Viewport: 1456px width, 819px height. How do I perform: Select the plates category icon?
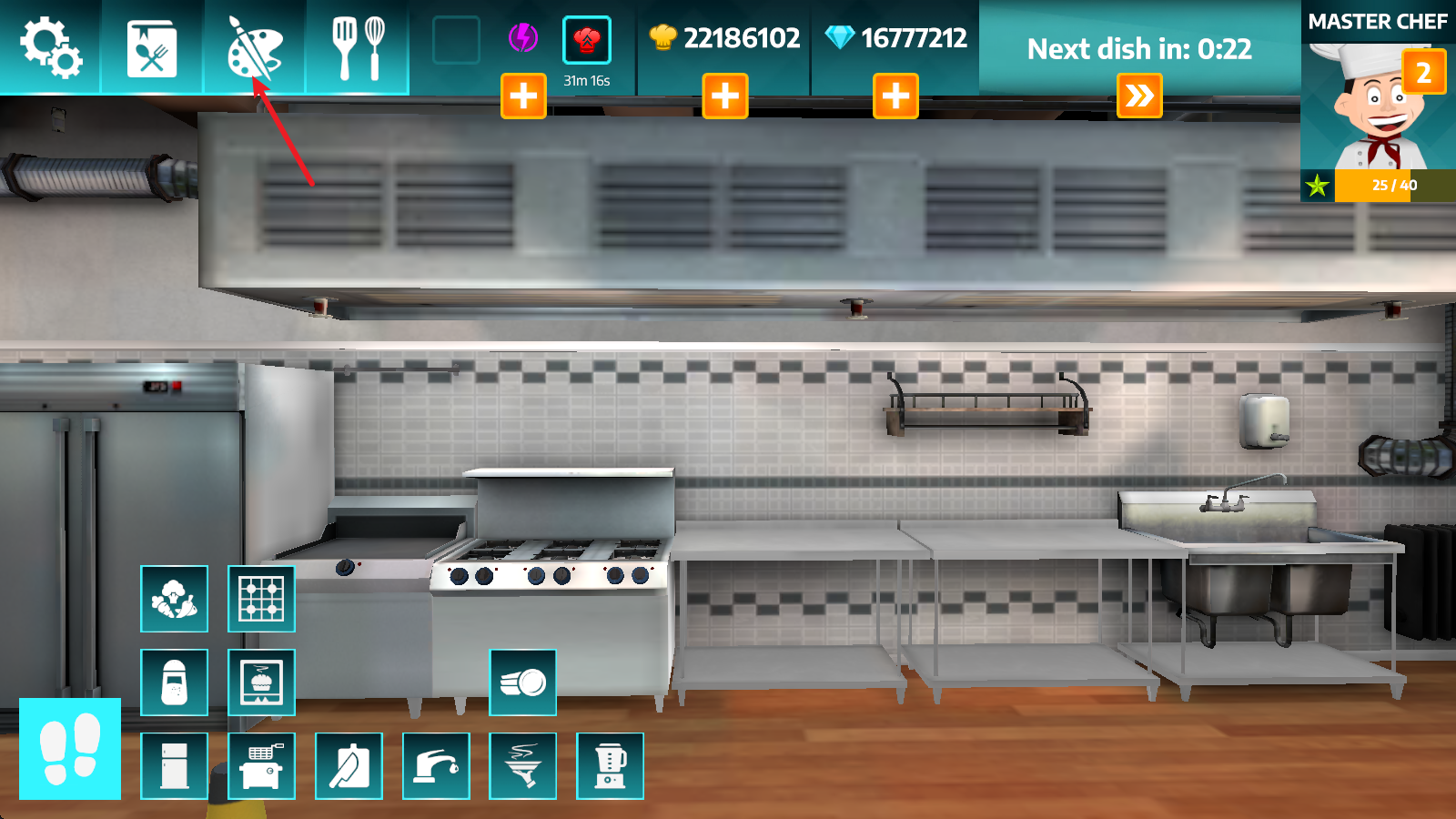click(x=523, y=682)
